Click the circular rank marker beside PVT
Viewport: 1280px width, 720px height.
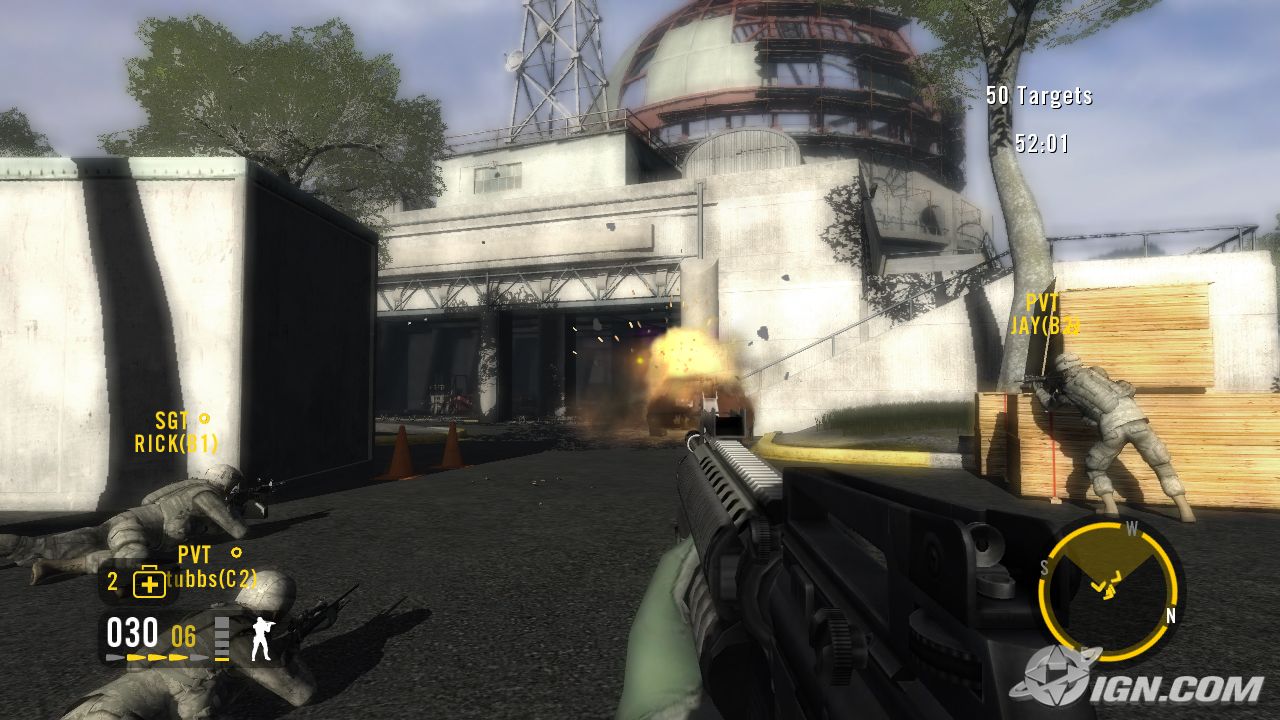[x=237, y=551]
